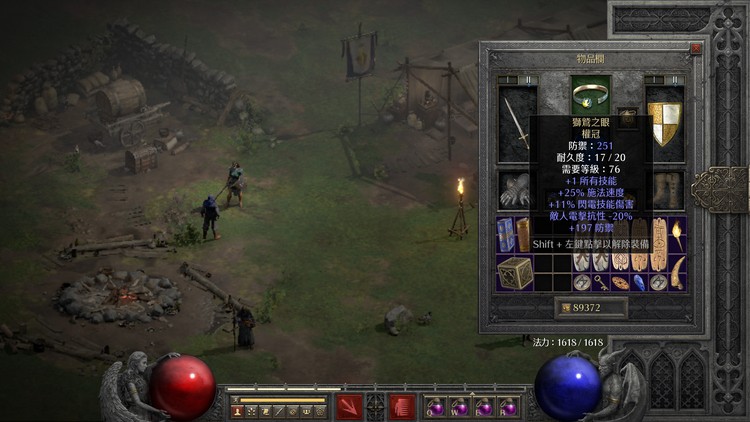Select the left-click attack skill icon
750x422 pixels.
point(349,406)
